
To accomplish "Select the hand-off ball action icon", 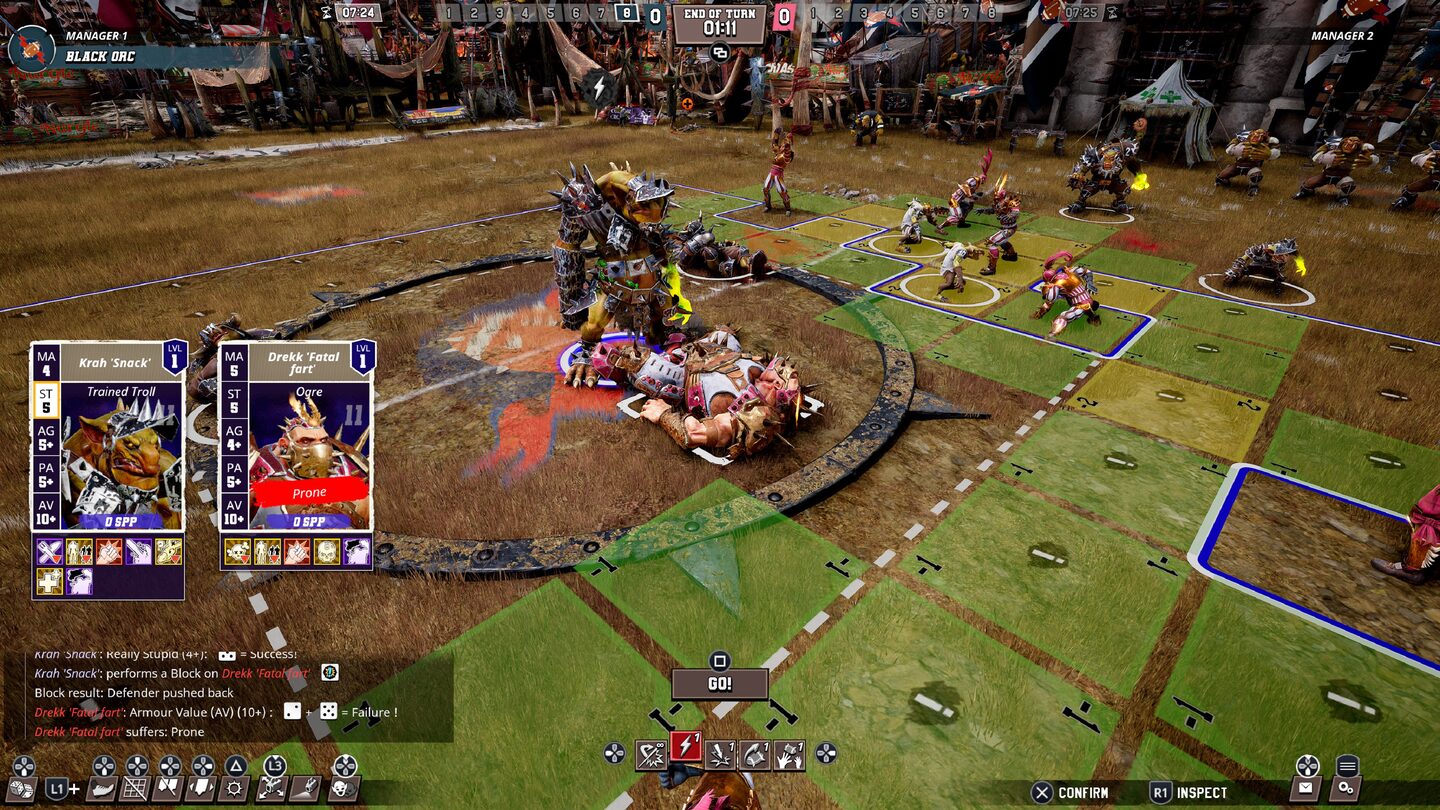I will [x=789, y=755].
